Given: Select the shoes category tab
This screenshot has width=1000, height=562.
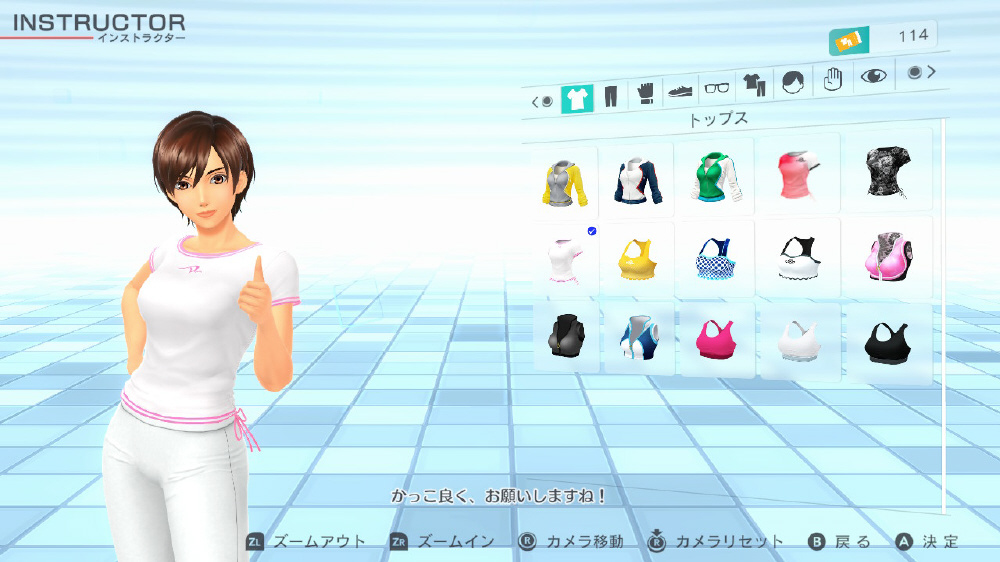Looking at the screenshot, I should click(681, 91).
